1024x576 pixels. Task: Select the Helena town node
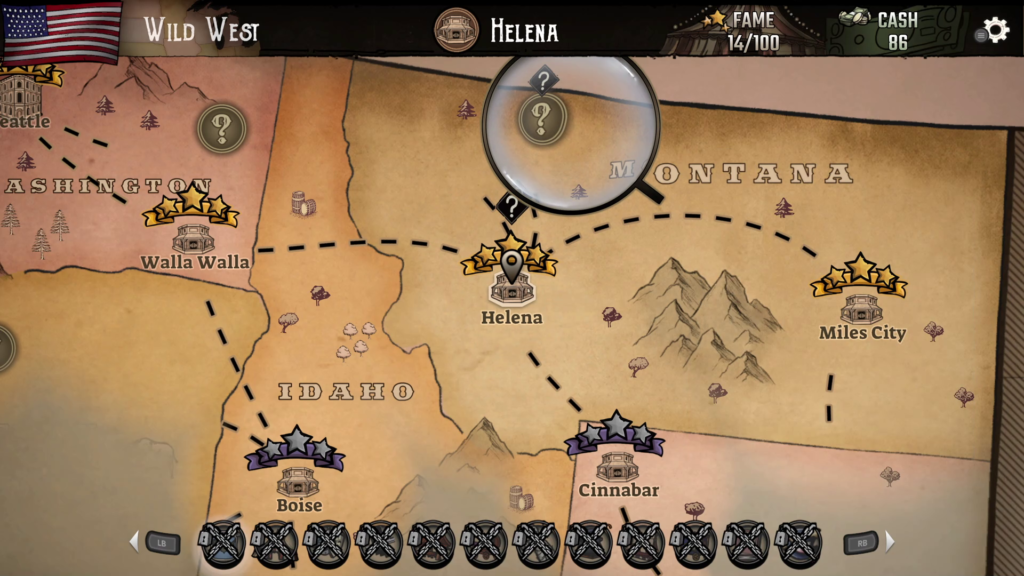511,289
